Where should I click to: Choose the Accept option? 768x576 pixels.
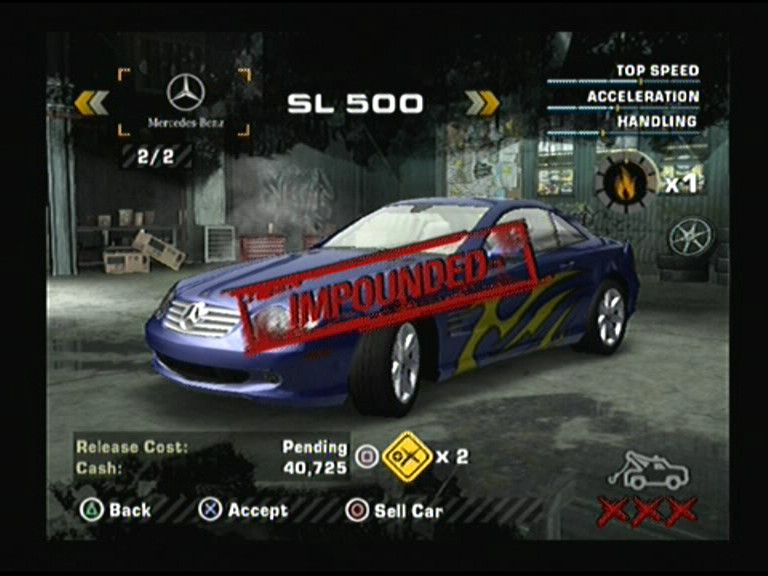243,510
